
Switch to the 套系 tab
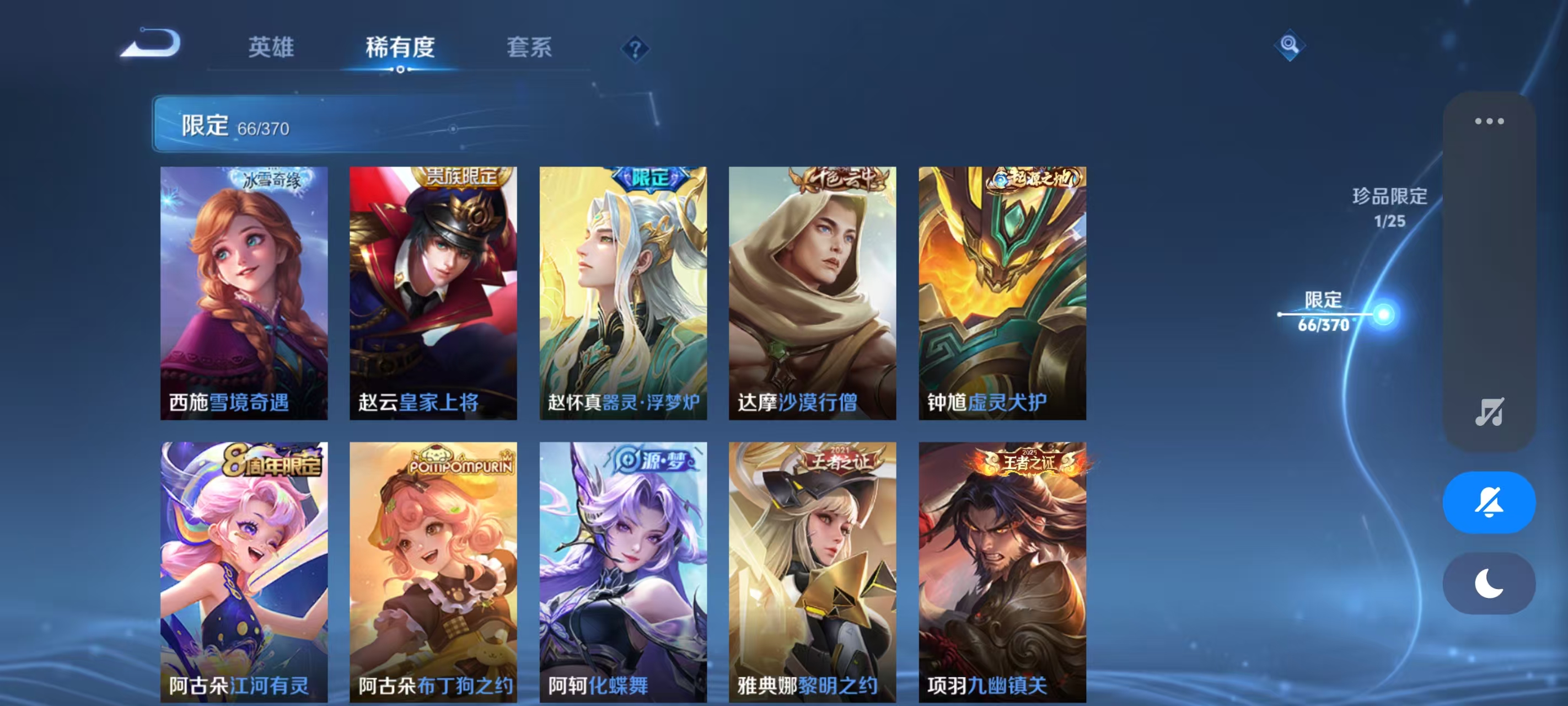pyautogui.click(x=529, y=47)
